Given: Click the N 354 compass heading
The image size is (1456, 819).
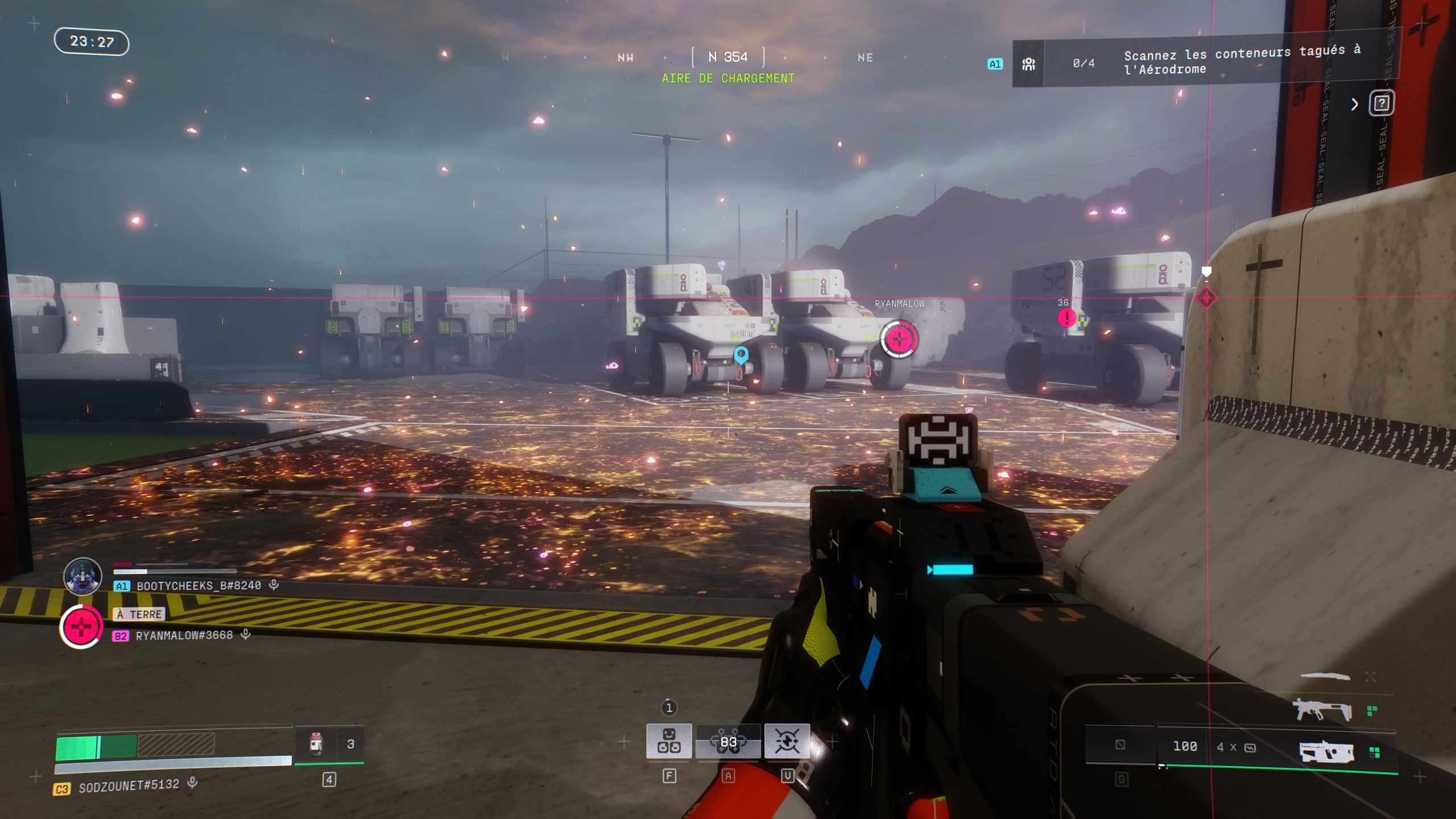Looking at the screenshot, I should (x=728, y=57).
